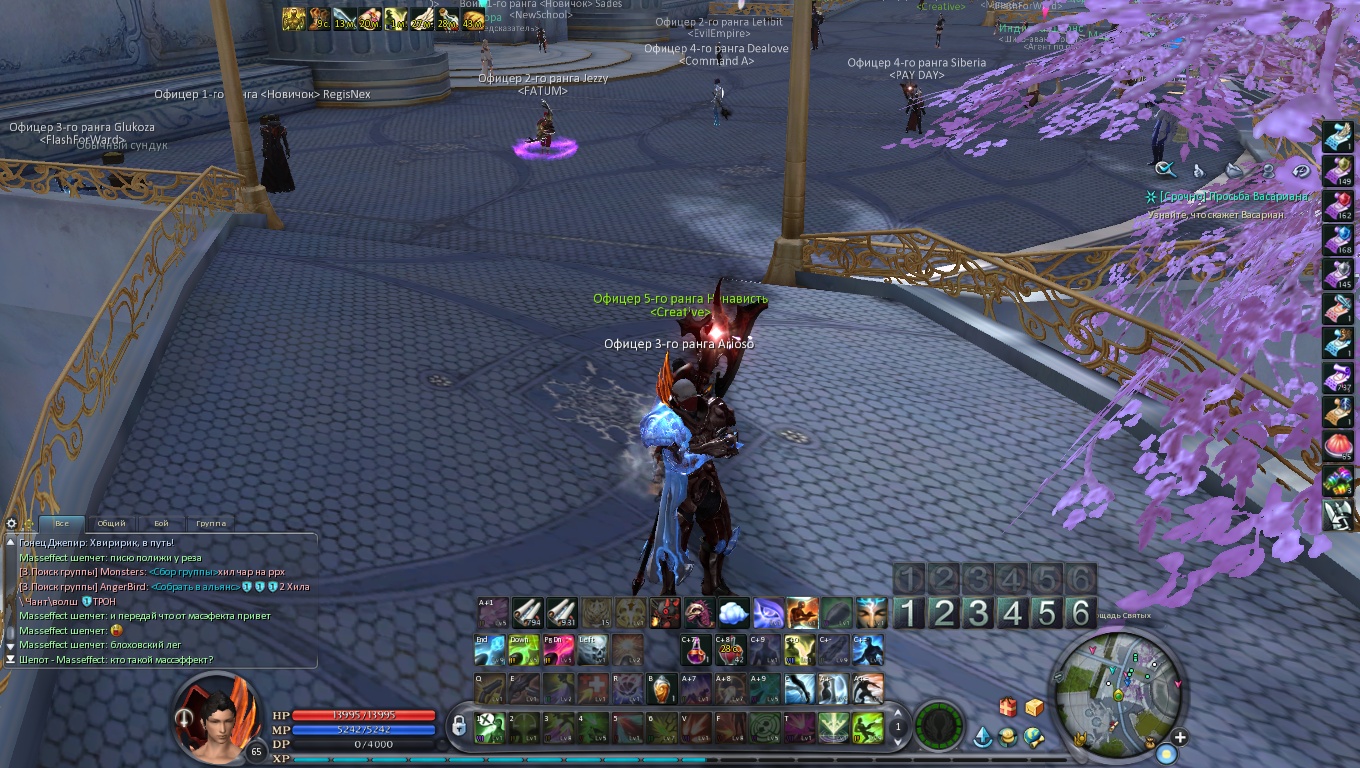This screenshot has height=768, width=1360.
Task: Activate the white skull skill
Action: click(x=592, y=651)
